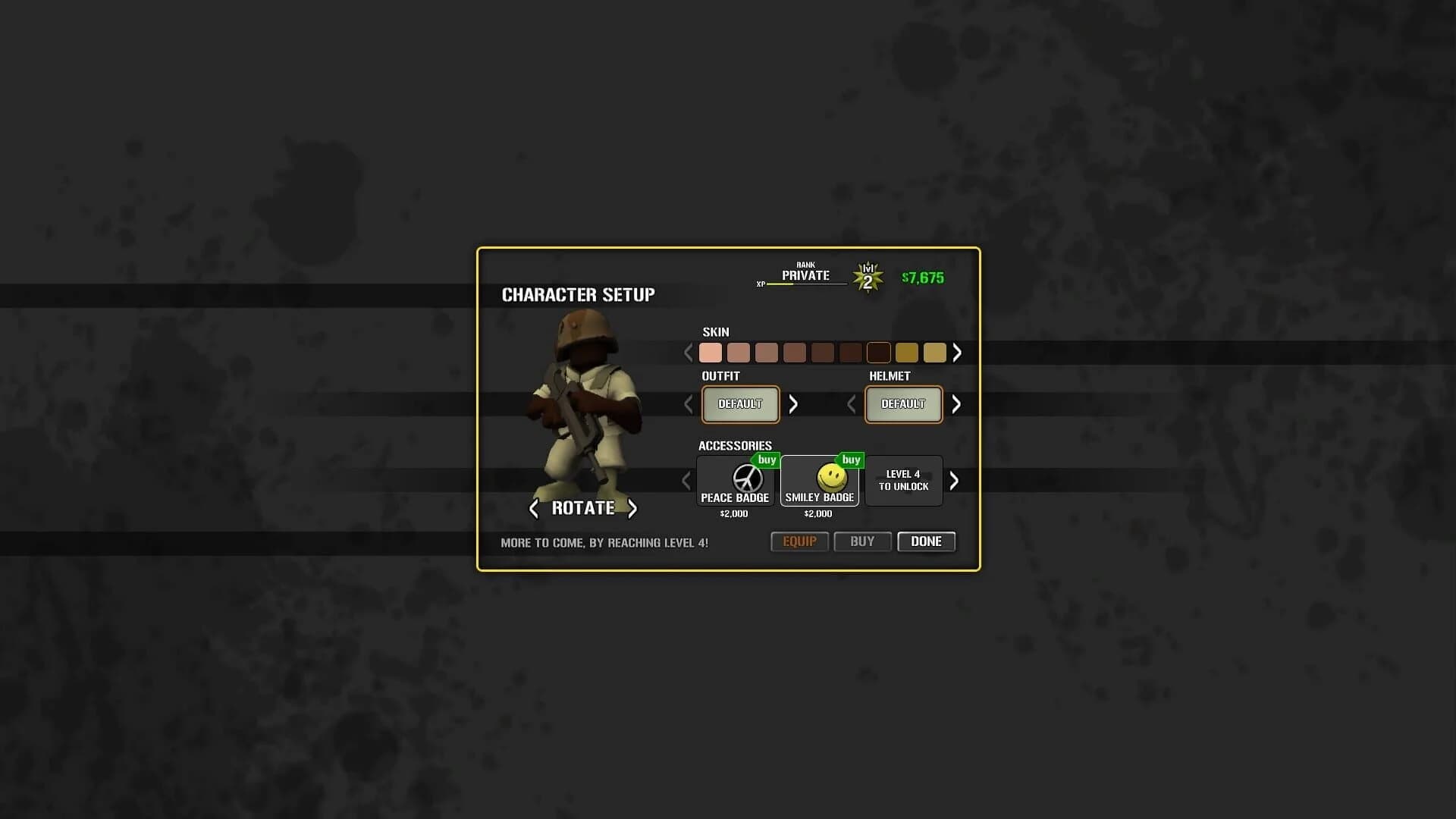Click the right arrow beside Helmet
Image resolution: width=1456 pixels, height=819 pixels.
pyautogui.click(x=956, y=404)
